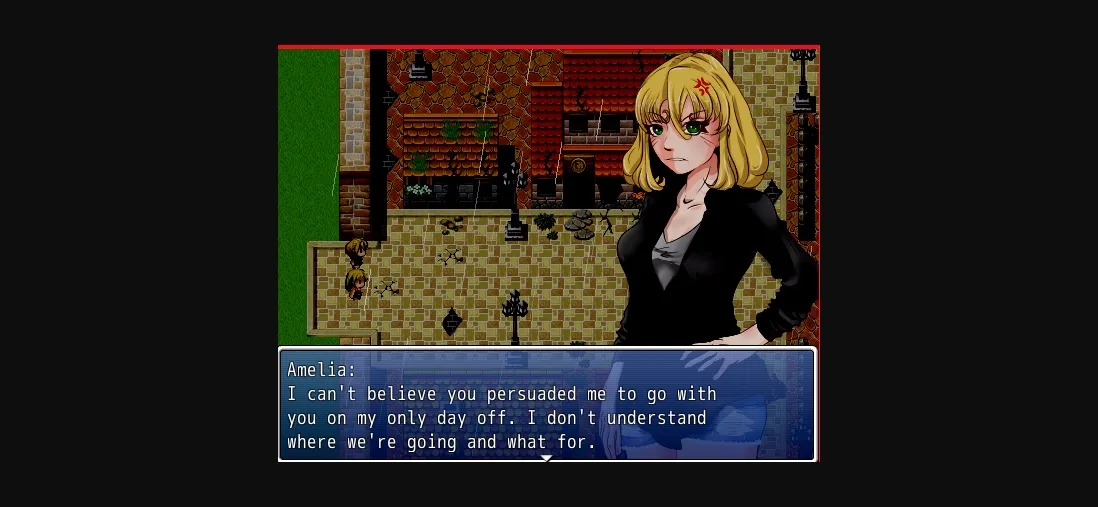Advance Amelia's dialogue with the continue arrow
1098x507 pixels.
(546, 458)
